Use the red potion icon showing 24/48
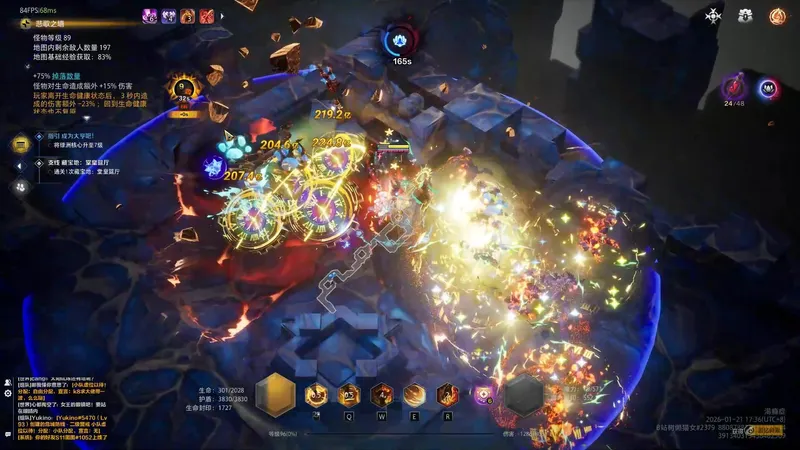800x450 pixels. tap(733, 88)
